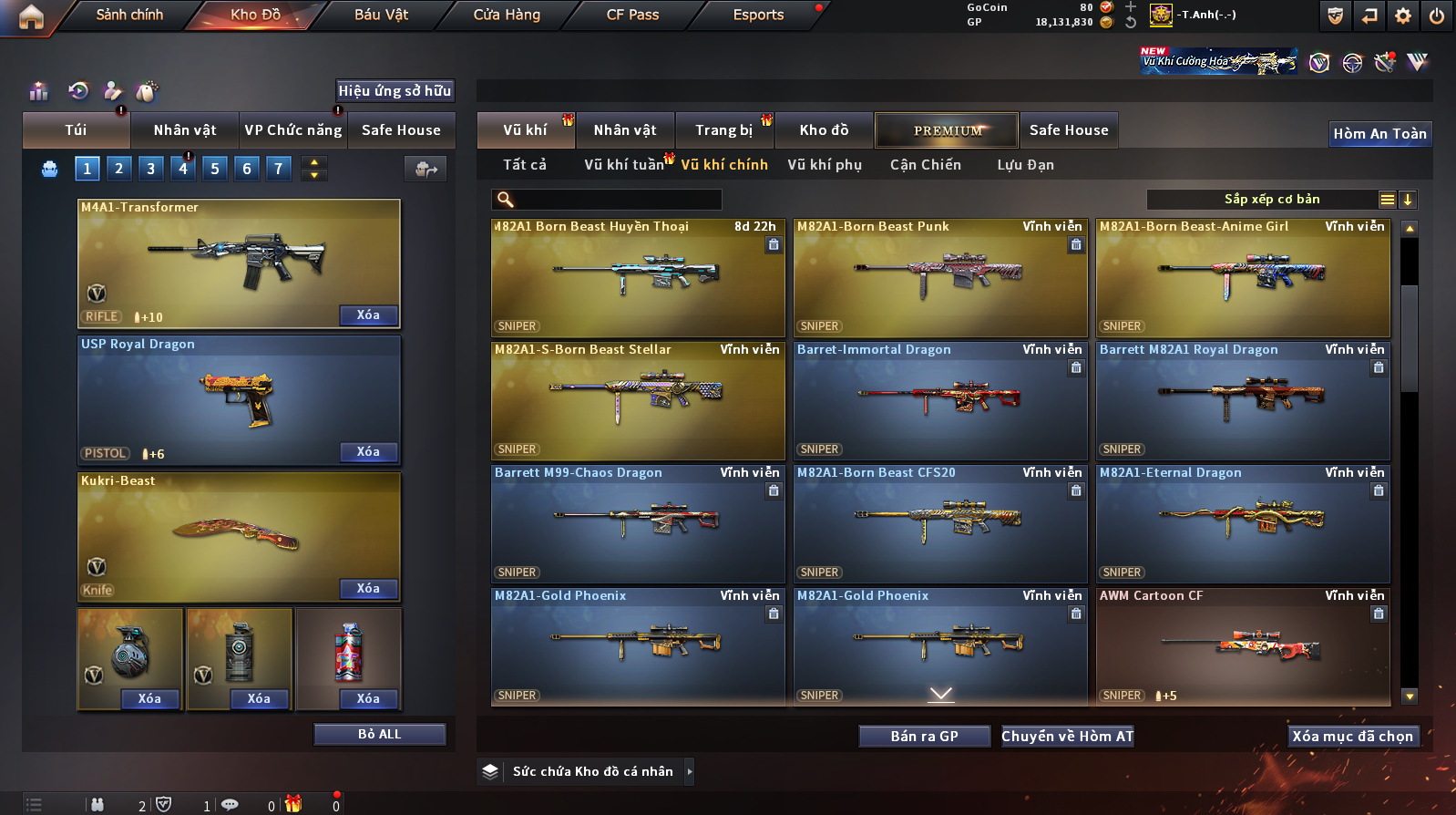Open the Trang bị inventory tab
The image size is (1456, 815).
(x=723, y=130)
